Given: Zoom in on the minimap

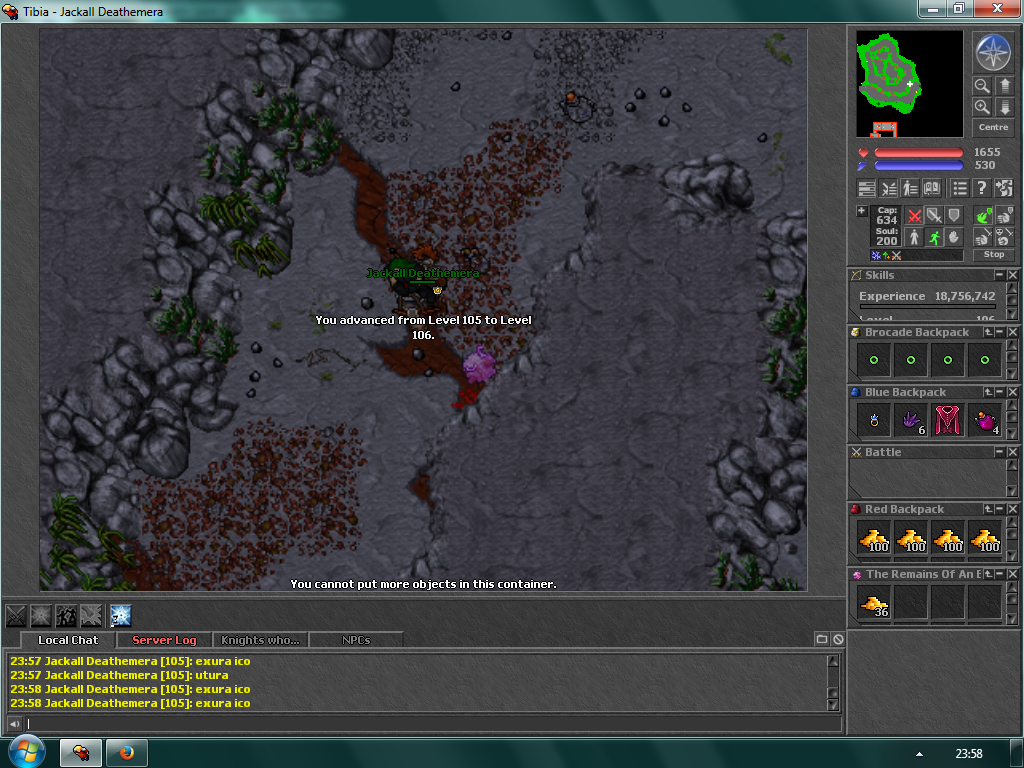Looking at the screenshot, I should click(x=982, y=106).
